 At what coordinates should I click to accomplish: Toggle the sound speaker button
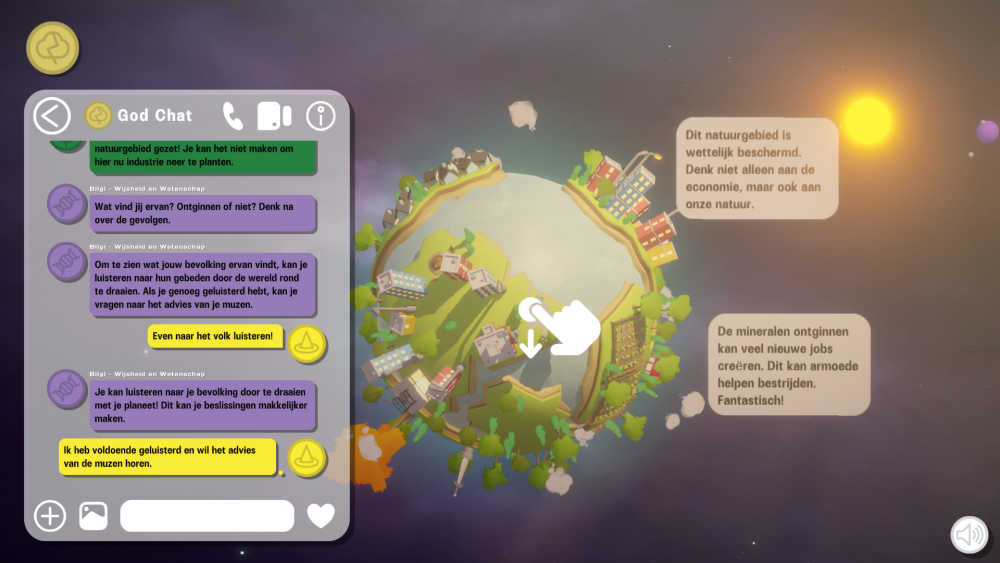[969, 536]
